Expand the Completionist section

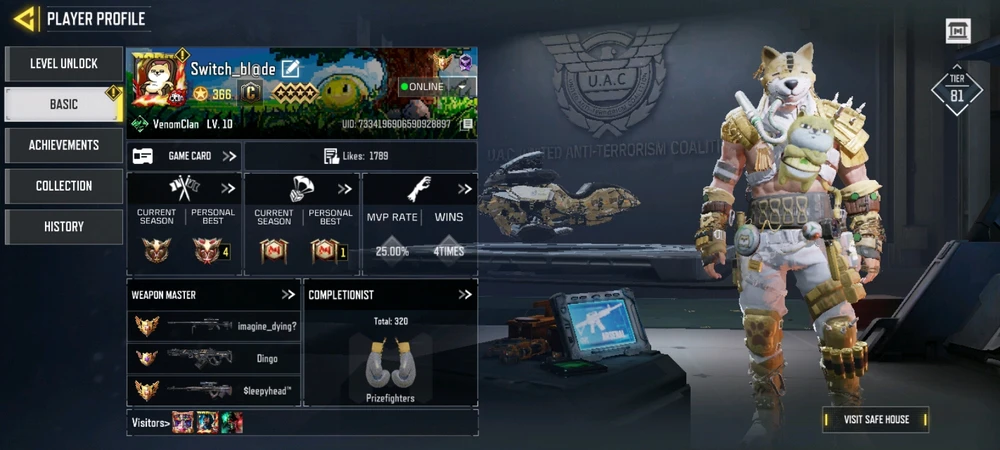click(x=464, y=295)
